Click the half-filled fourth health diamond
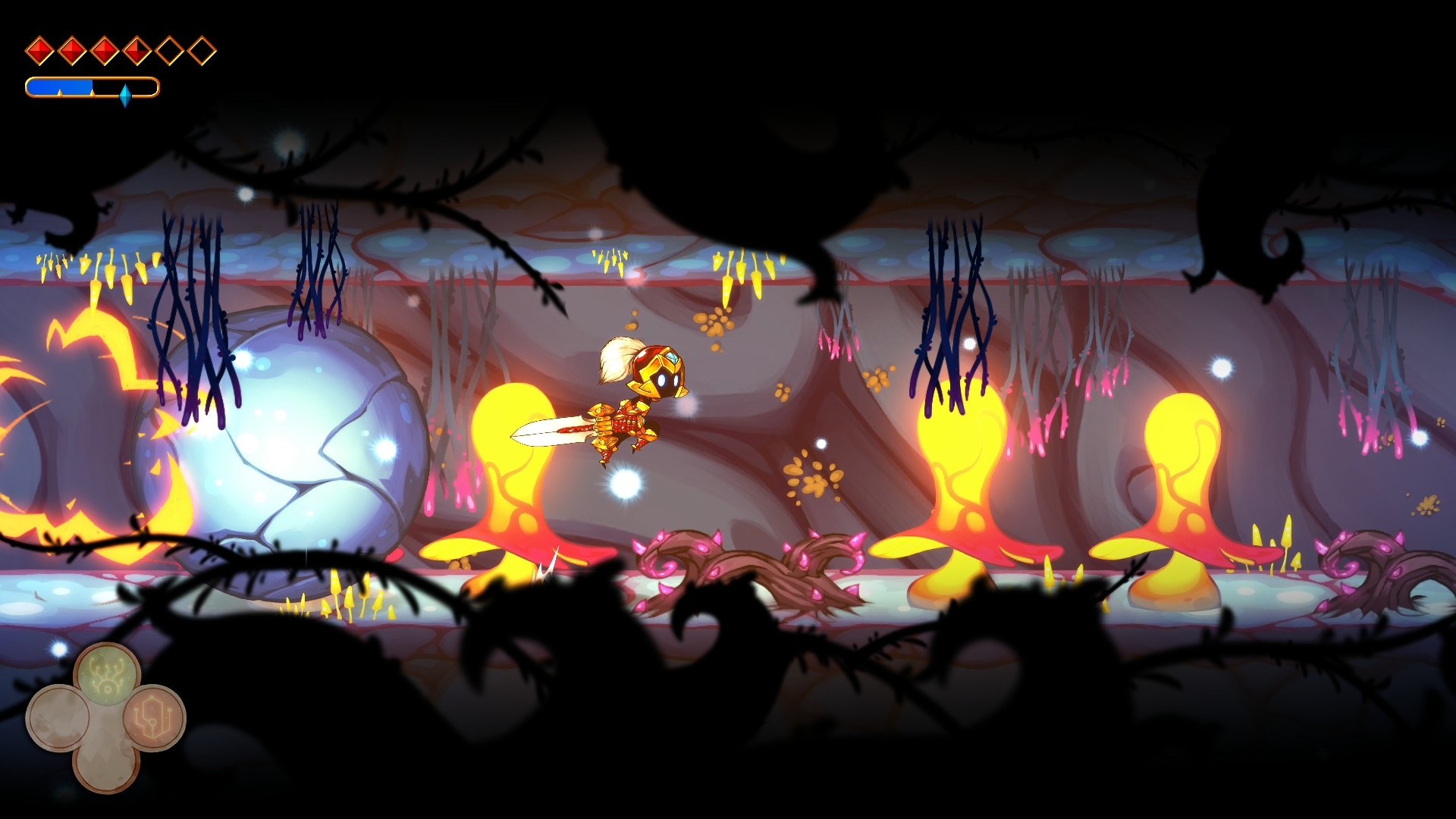1456x819 pixels. [x=136, y=50]
